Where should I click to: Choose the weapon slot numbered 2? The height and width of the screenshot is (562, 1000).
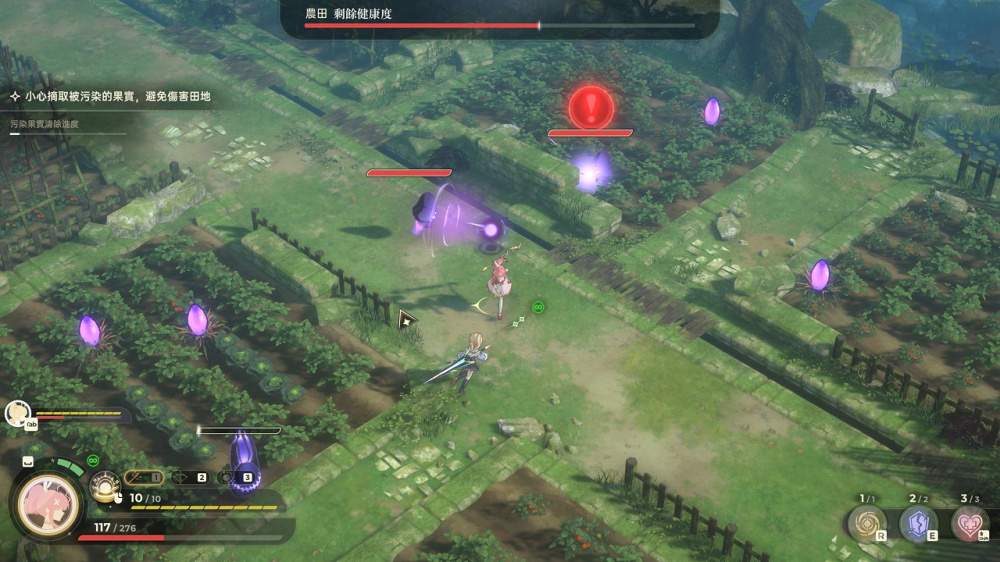pyautogui.click(x=190, y=478)
